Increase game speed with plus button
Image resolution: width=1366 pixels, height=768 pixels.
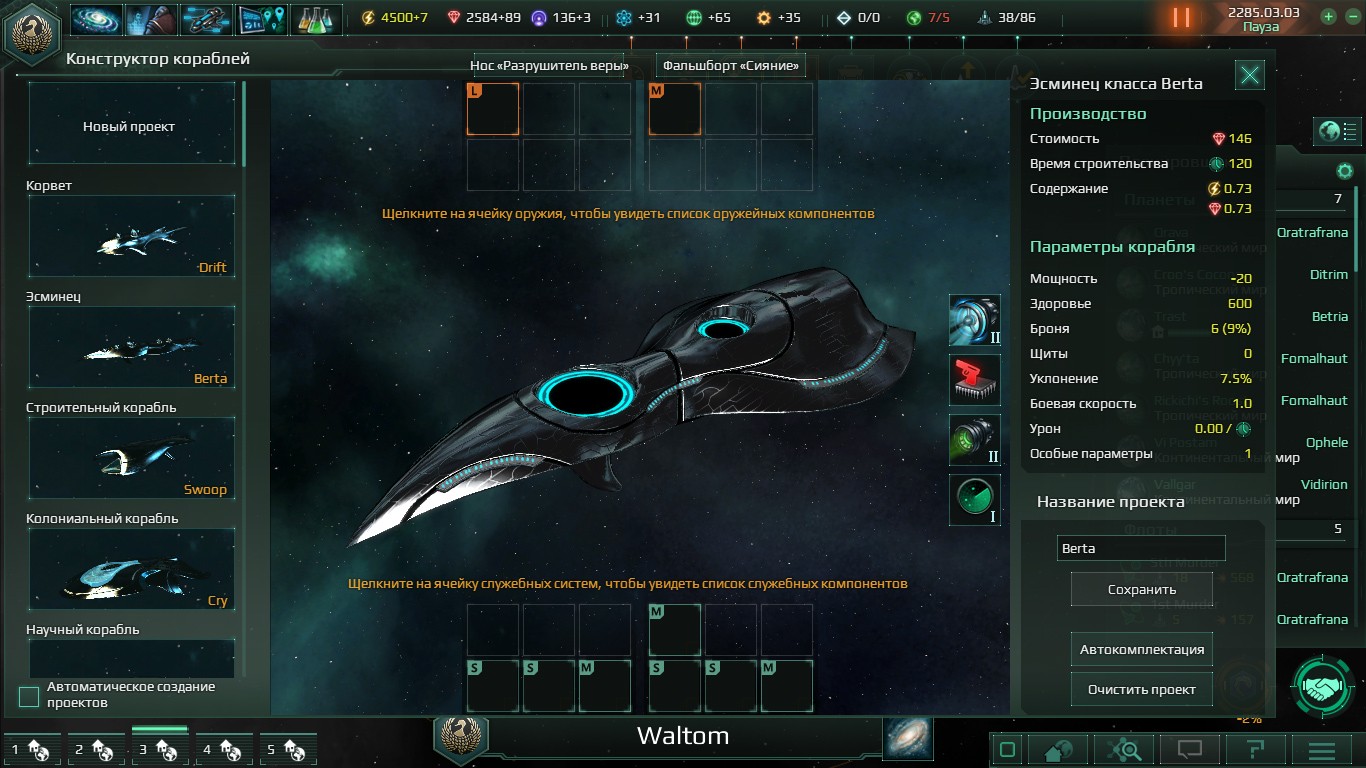click(1328, 16)
